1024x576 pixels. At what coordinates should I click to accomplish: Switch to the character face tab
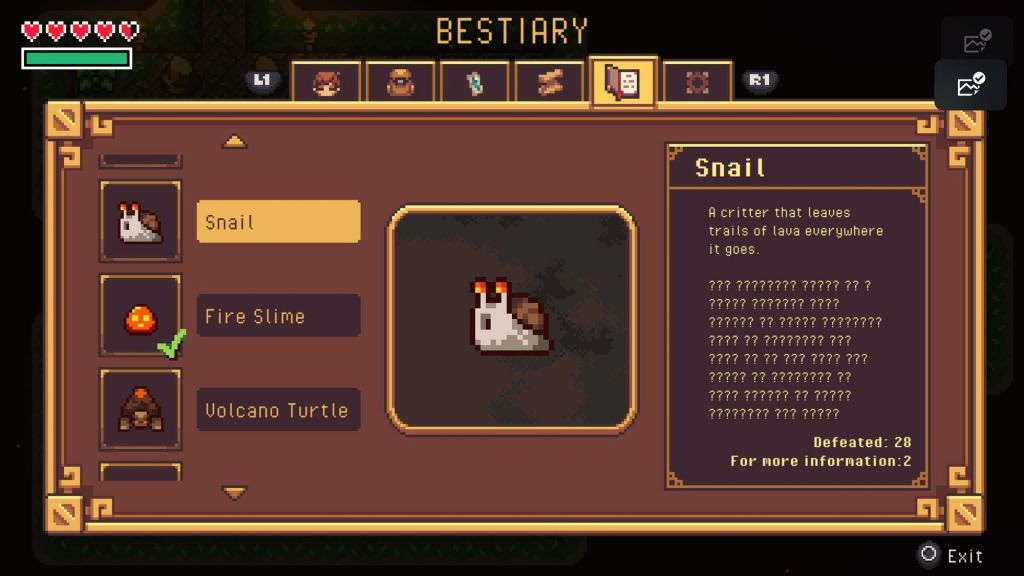click(x=326, y=83)
